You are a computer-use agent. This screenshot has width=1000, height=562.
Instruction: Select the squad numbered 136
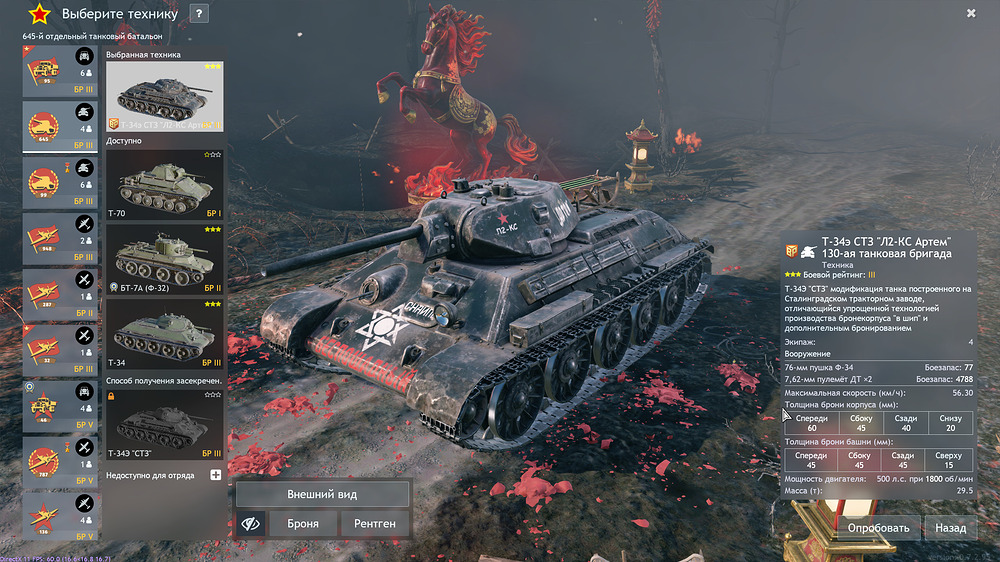(60, 517)
